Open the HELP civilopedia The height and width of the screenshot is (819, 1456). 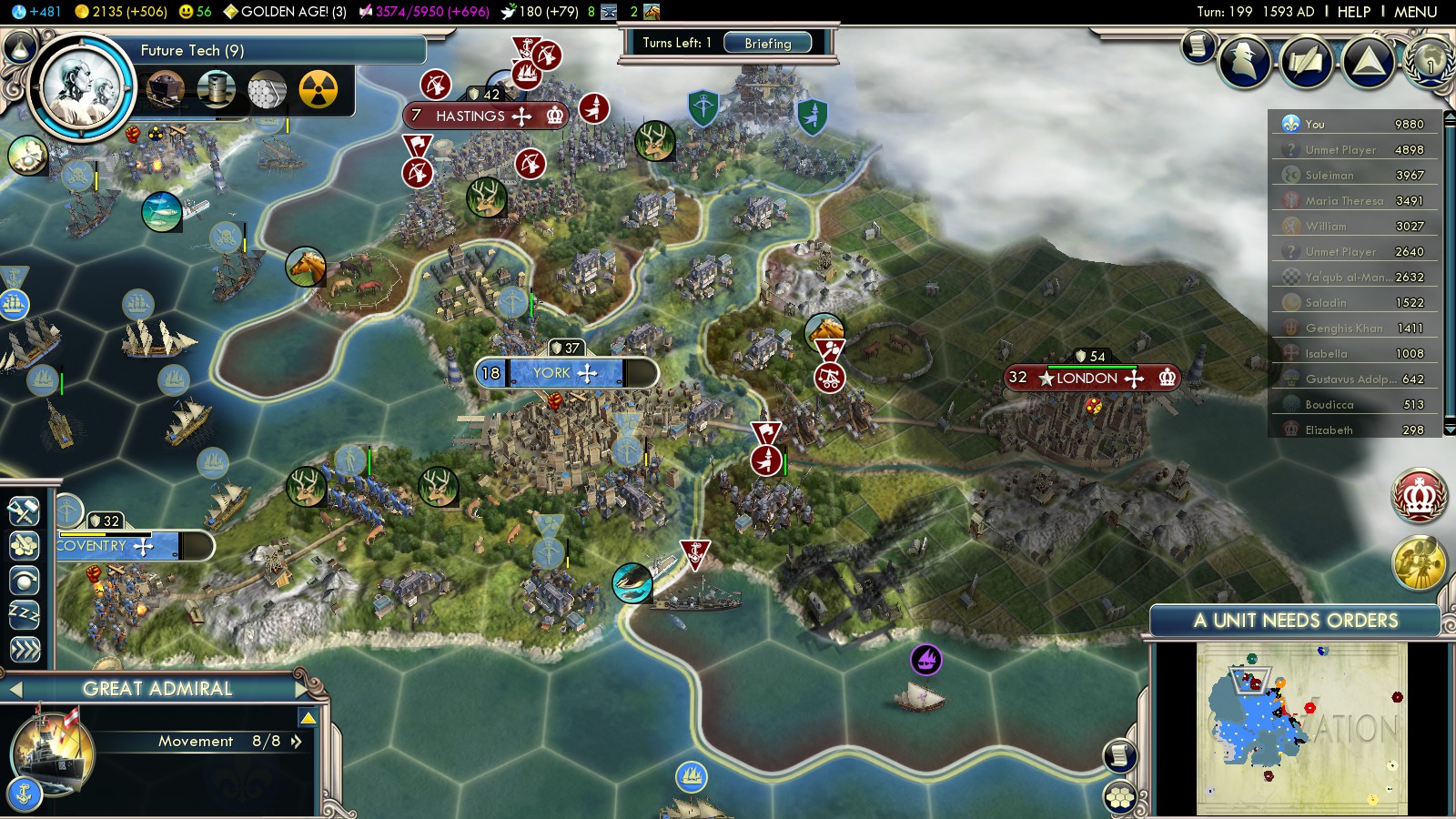coord(1353,12)
